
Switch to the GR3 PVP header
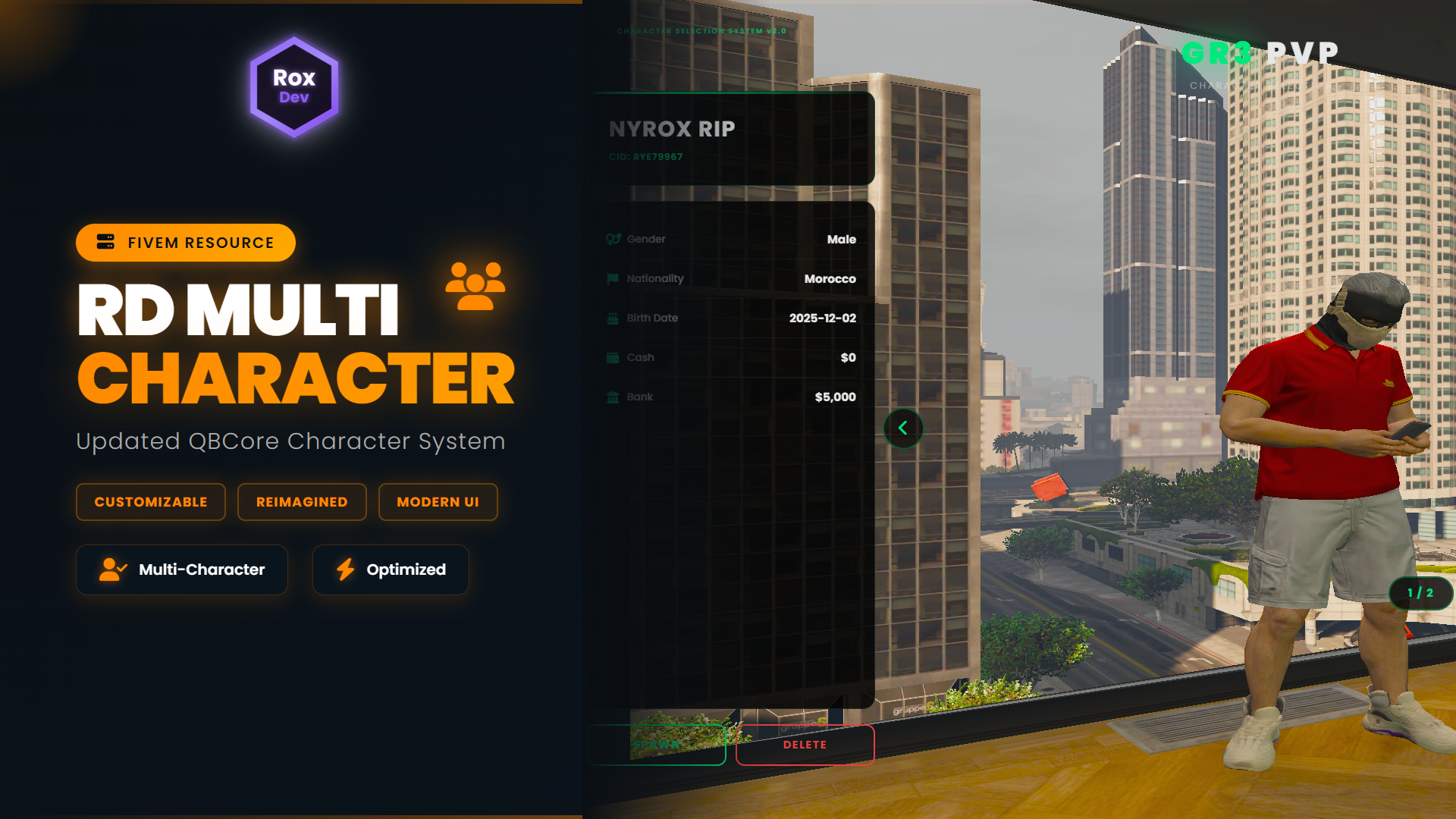coord(1259,52)
